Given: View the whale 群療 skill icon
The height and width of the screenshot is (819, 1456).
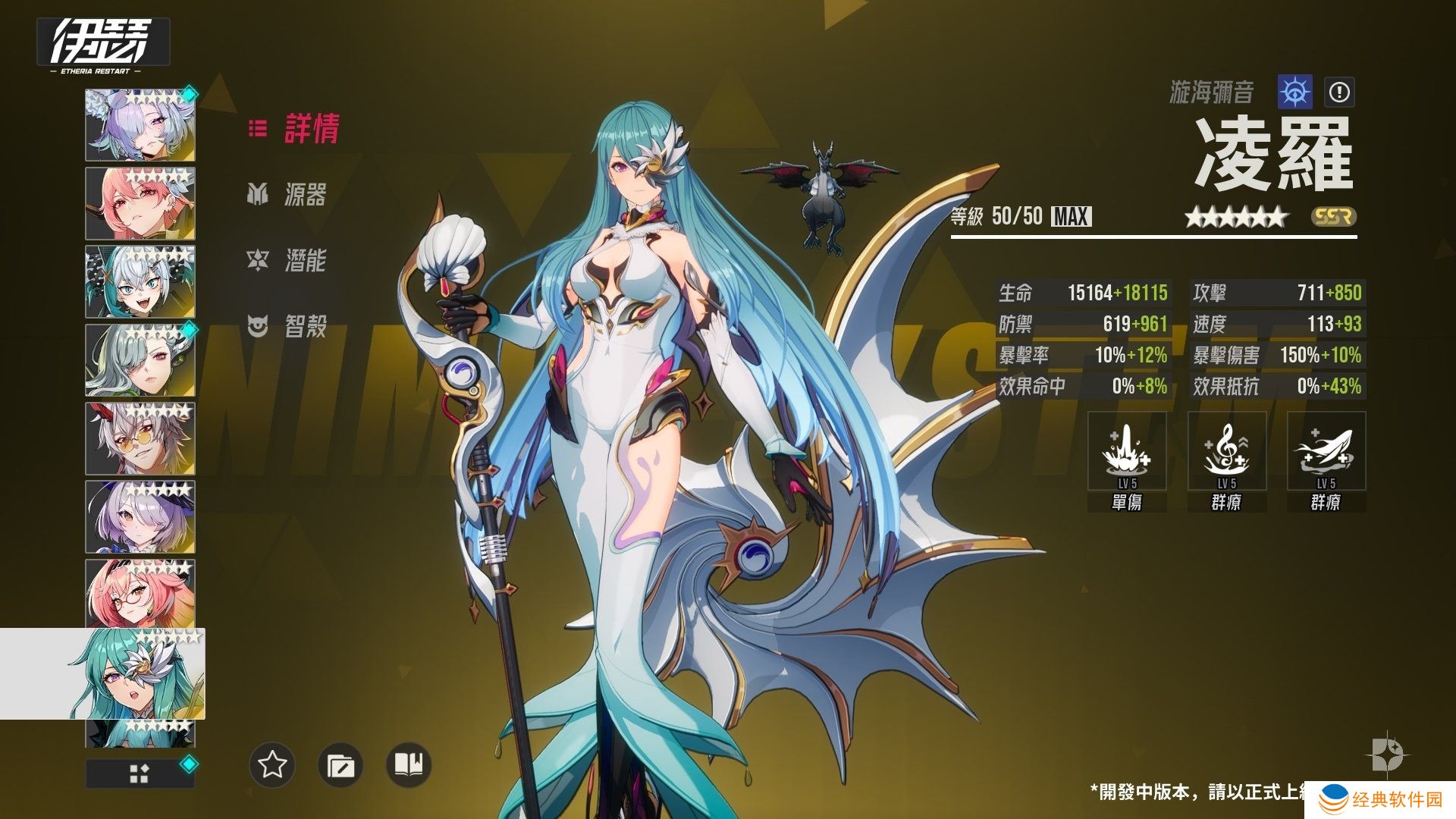Looking at the screenshot, I should click(x=1326, y=452).
